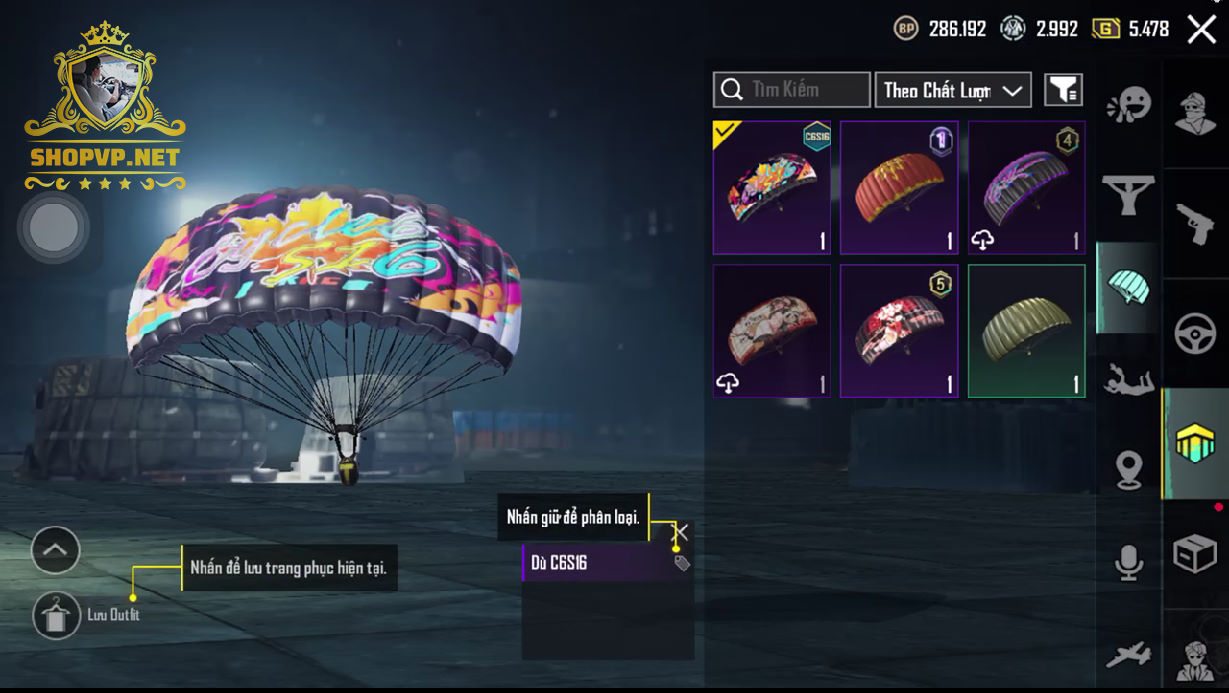Save the current outfit with Lưu Outfit
Screen dimensions: 1229x693
coord(57,615)
